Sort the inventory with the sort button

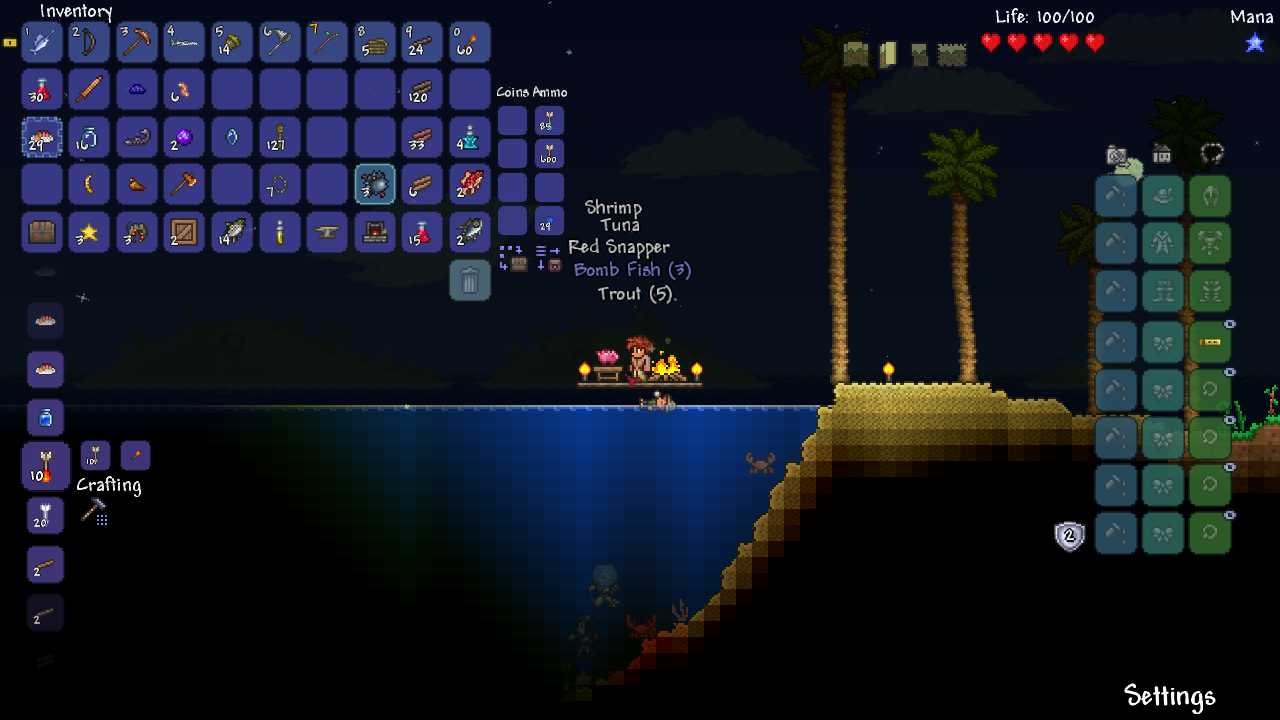(x=549, y=258)
